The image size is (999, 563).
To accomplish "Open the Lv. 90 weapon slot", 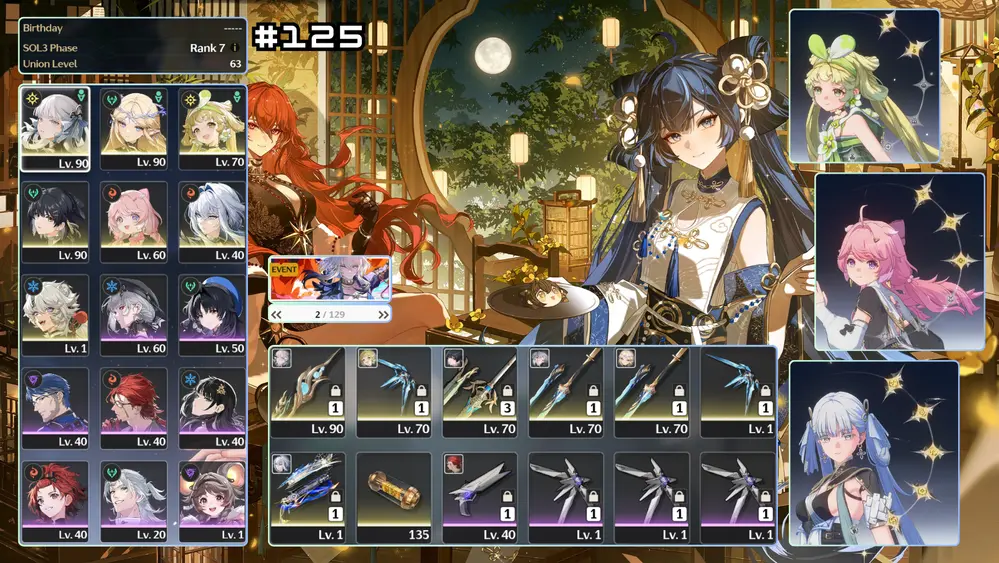I will pyautogui.click(x=307, y=390).
